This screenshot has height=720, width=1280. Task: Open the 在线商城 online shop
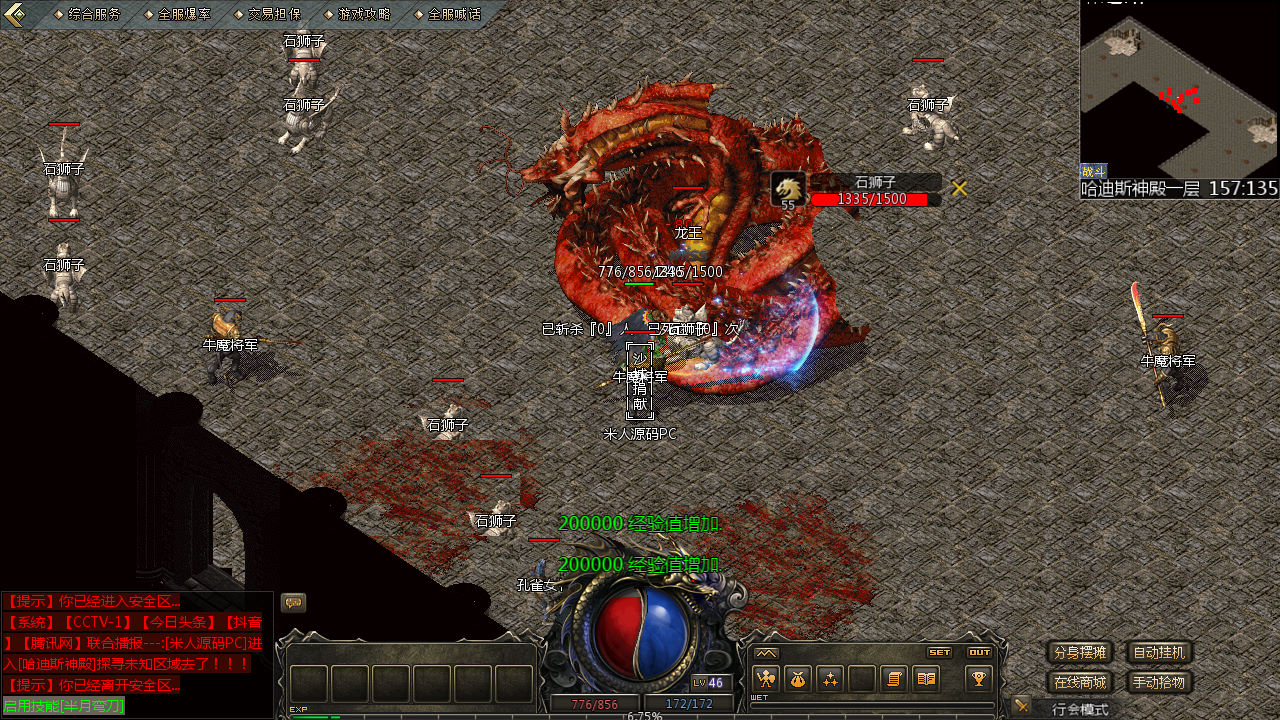(x=1080, y=683)
